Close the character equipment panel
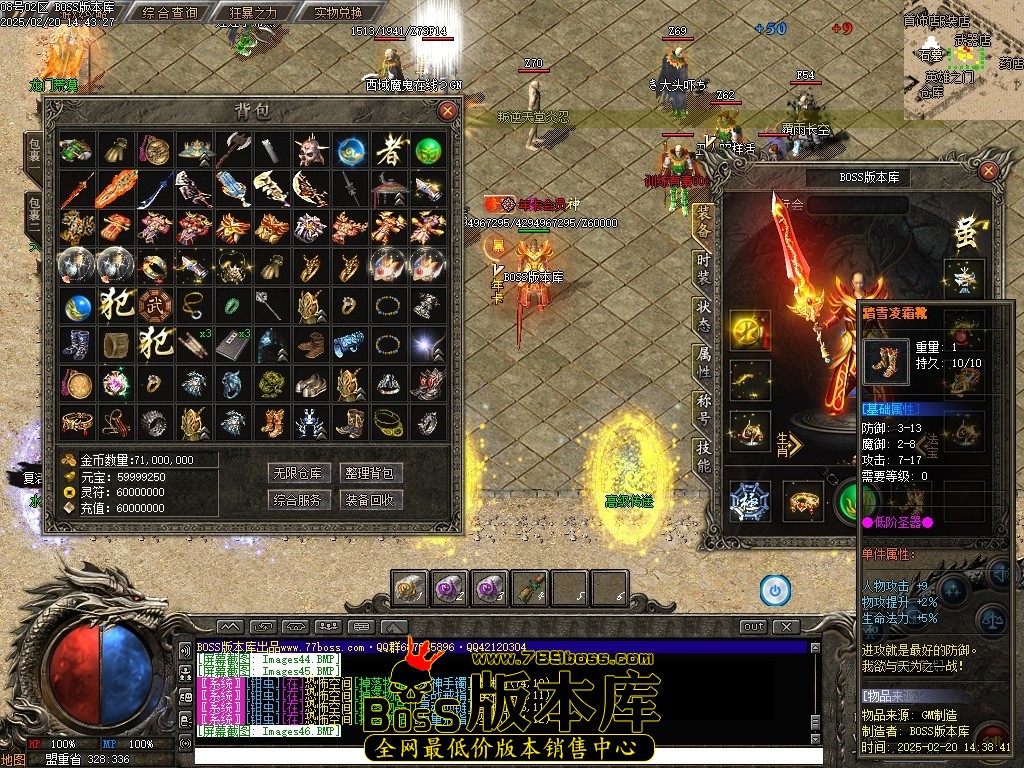Screen dimensions: 1024x768 point(988,171)
